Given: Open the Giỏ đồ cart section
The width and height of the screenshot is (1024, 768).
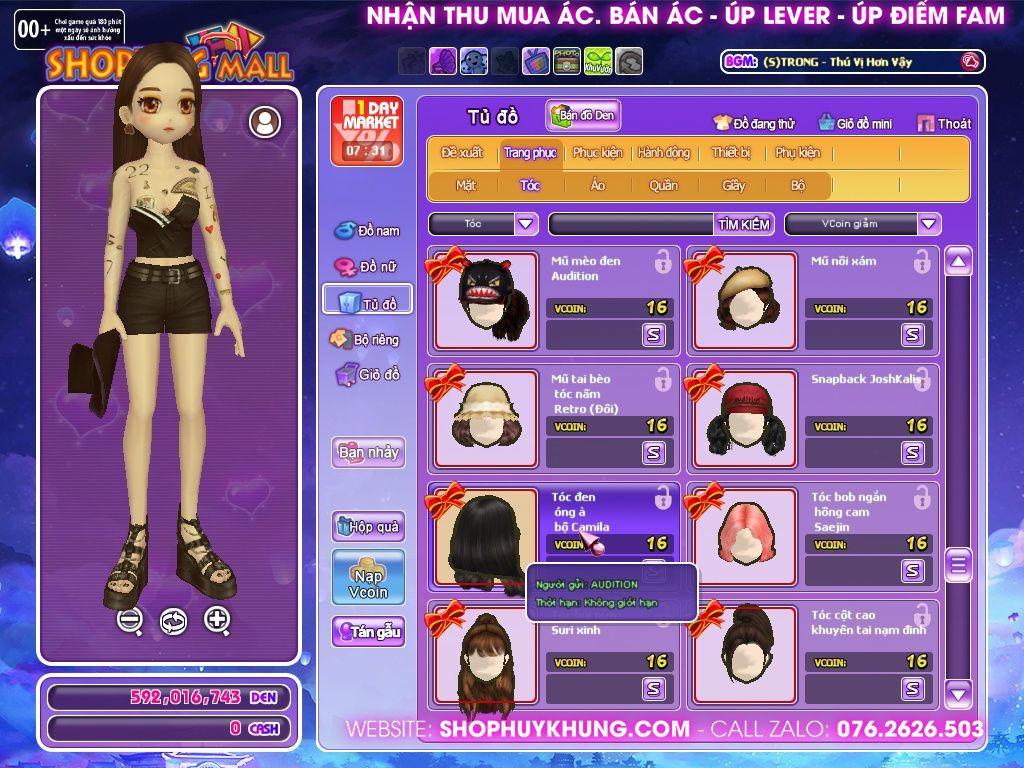Looking at the screenshot, I should click(x=368, y=375).
